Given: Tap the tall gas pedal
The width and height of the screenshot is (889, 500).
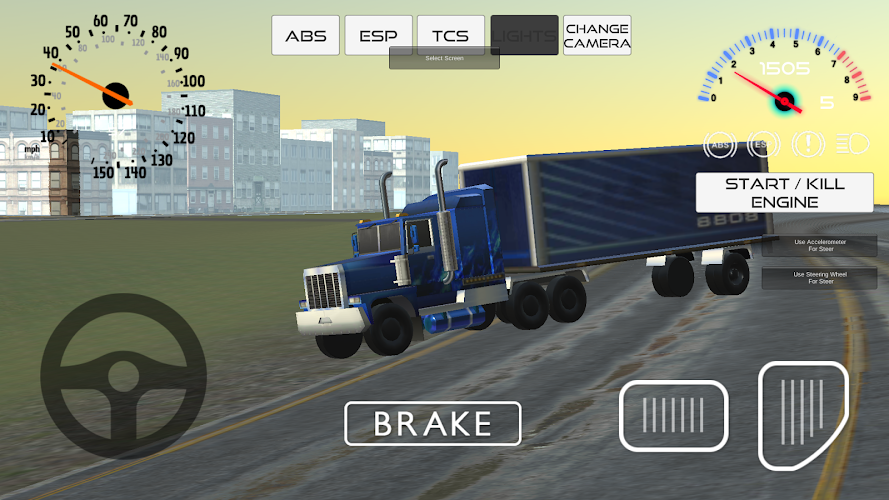Looking at the screenshot, I should click(x=803, y=416).
